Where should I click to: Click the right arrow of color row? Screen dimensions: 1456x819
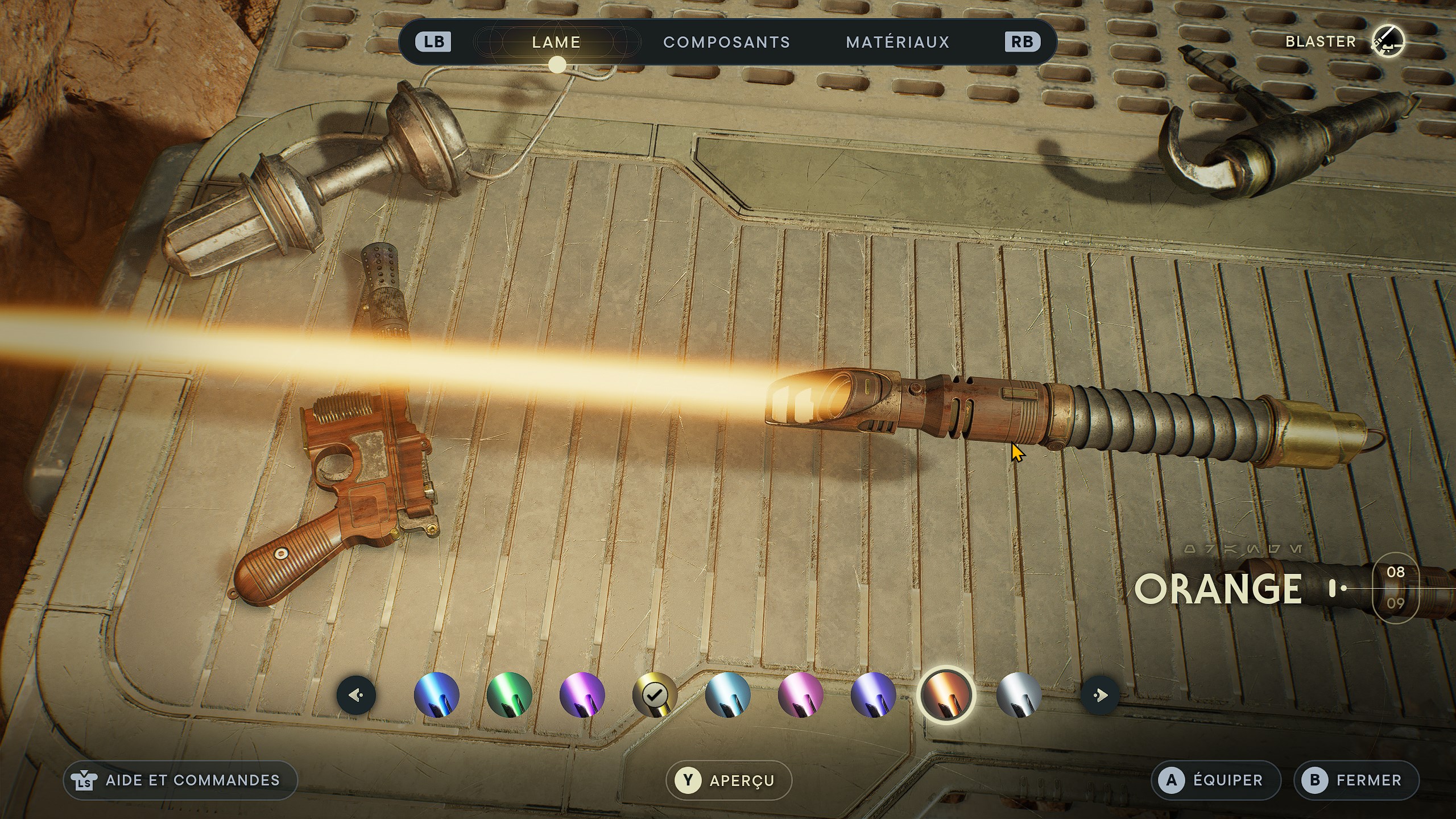point(1099,695)
